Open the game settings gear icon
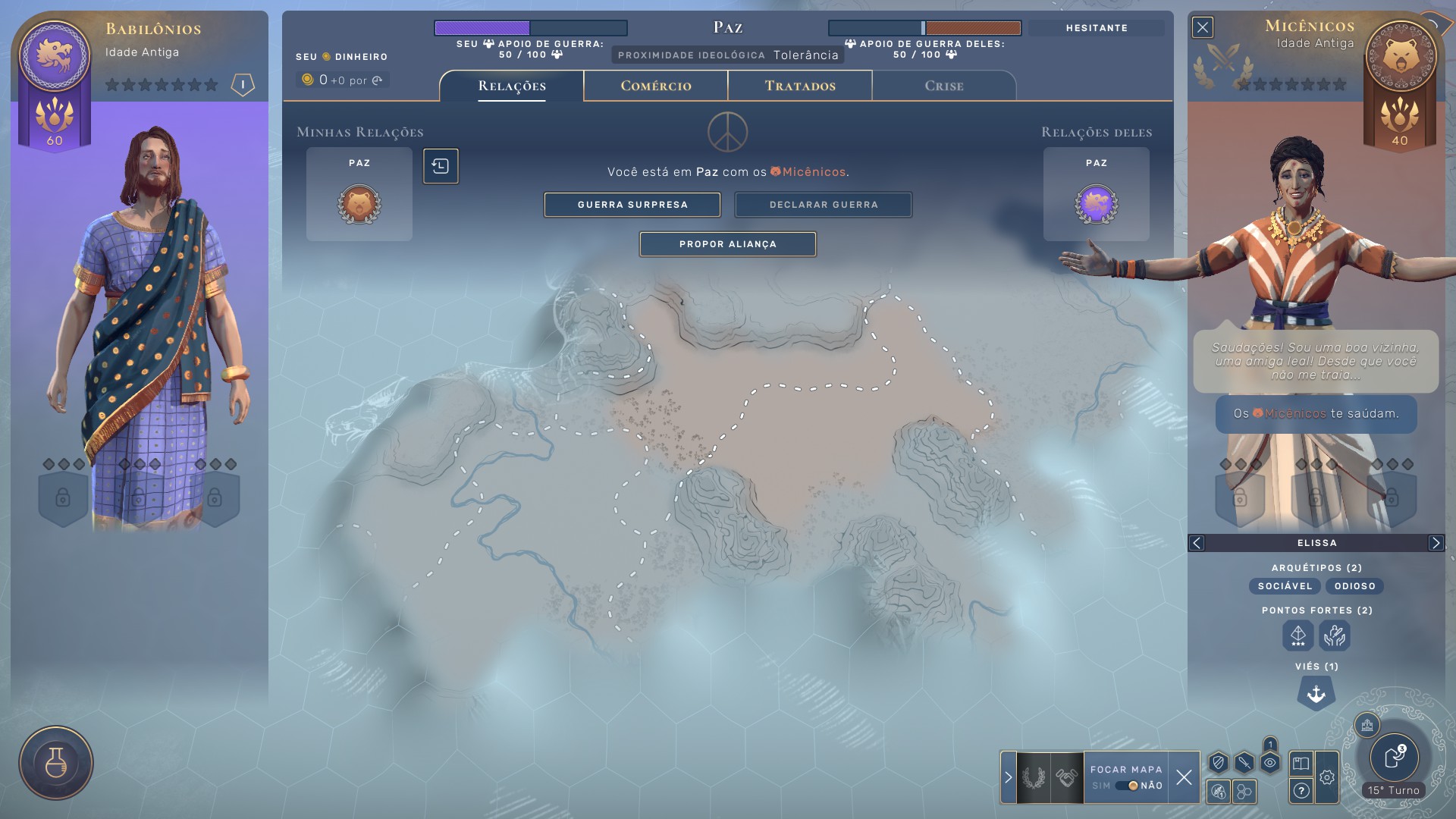The image size is (1456, 819). click(1329, 776)
